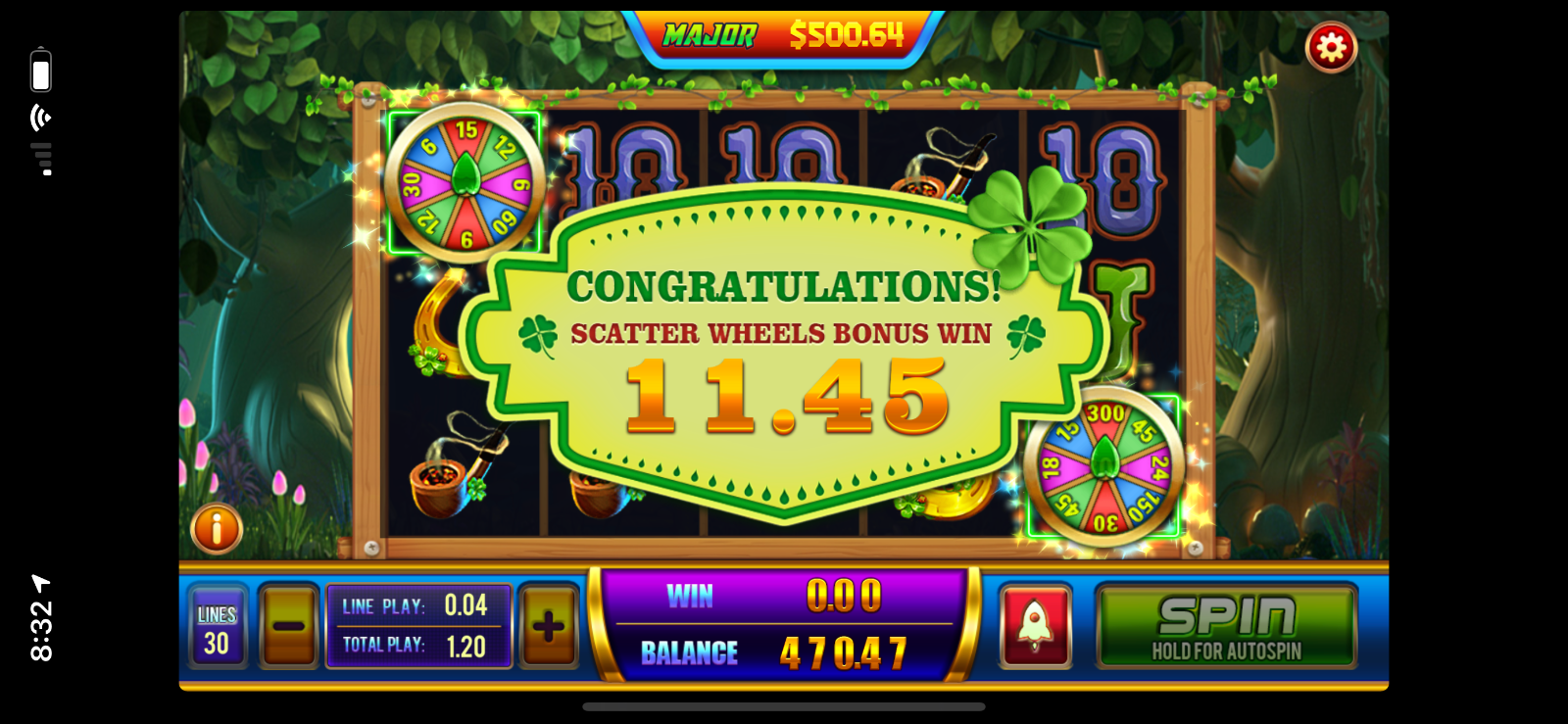Hit the green Spin button
1568x724 pixels.
(x=1226, y=627)
